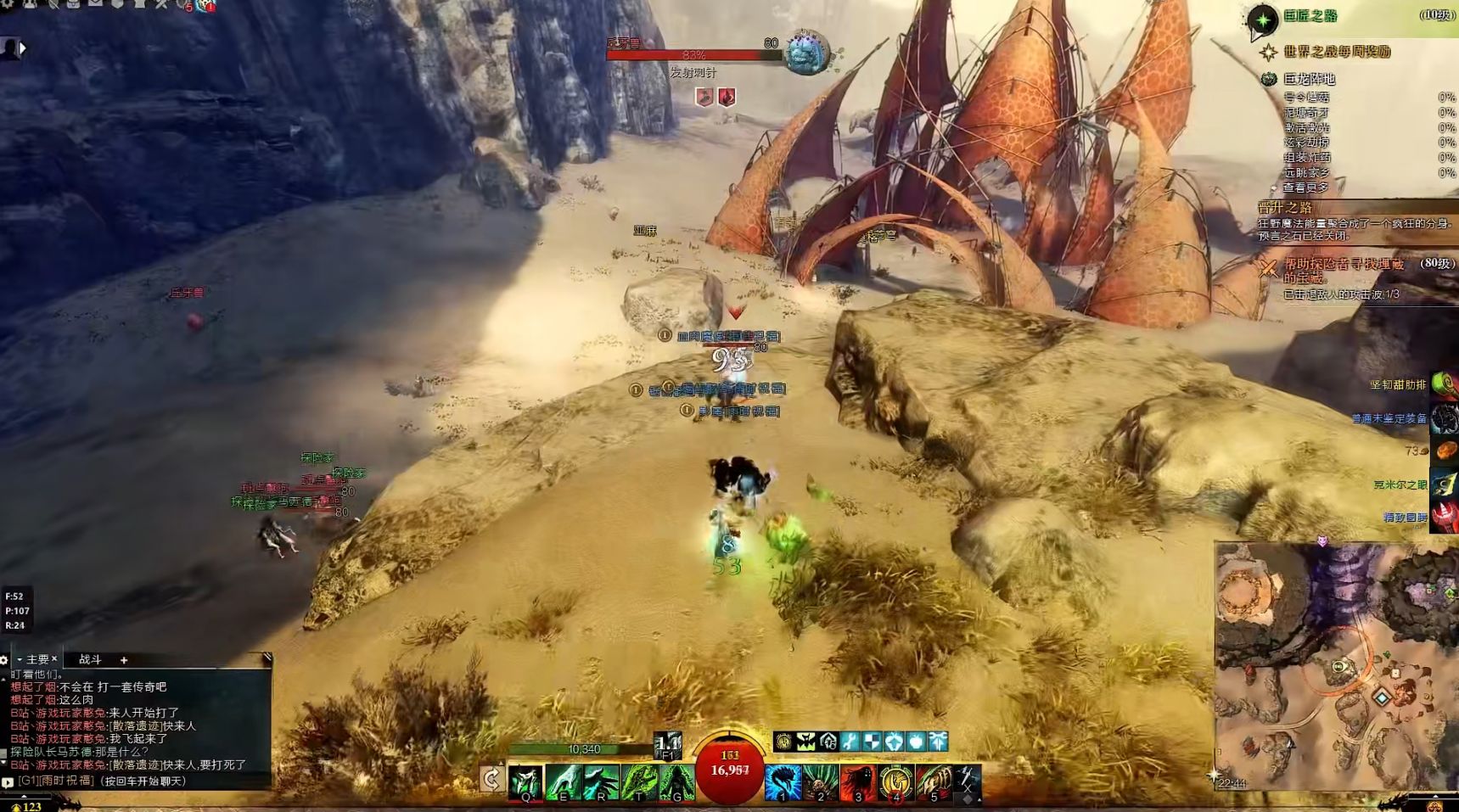Screen dimensions: 1459x812
Task: Activate the F1 profession skill
Action: pyautogui.click(x=667, y=744)
